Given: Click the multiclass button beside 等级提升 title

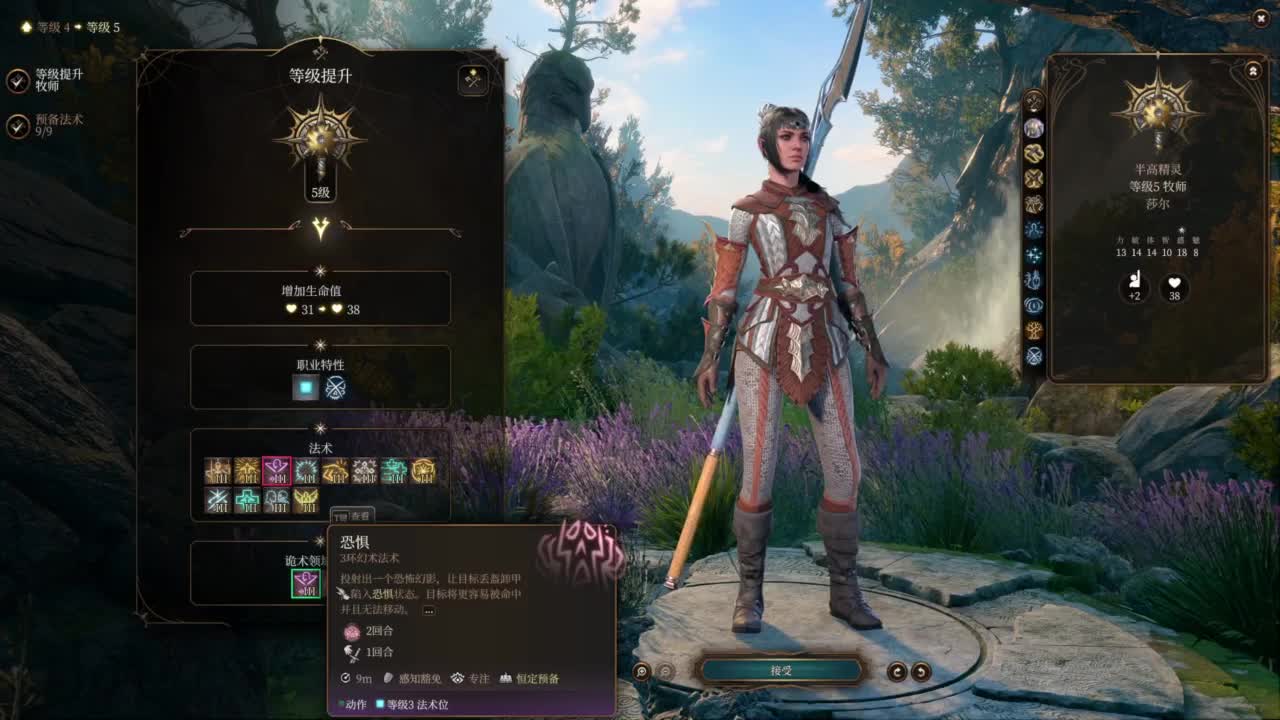Looking at the screenshot, I should coord(473,80).
